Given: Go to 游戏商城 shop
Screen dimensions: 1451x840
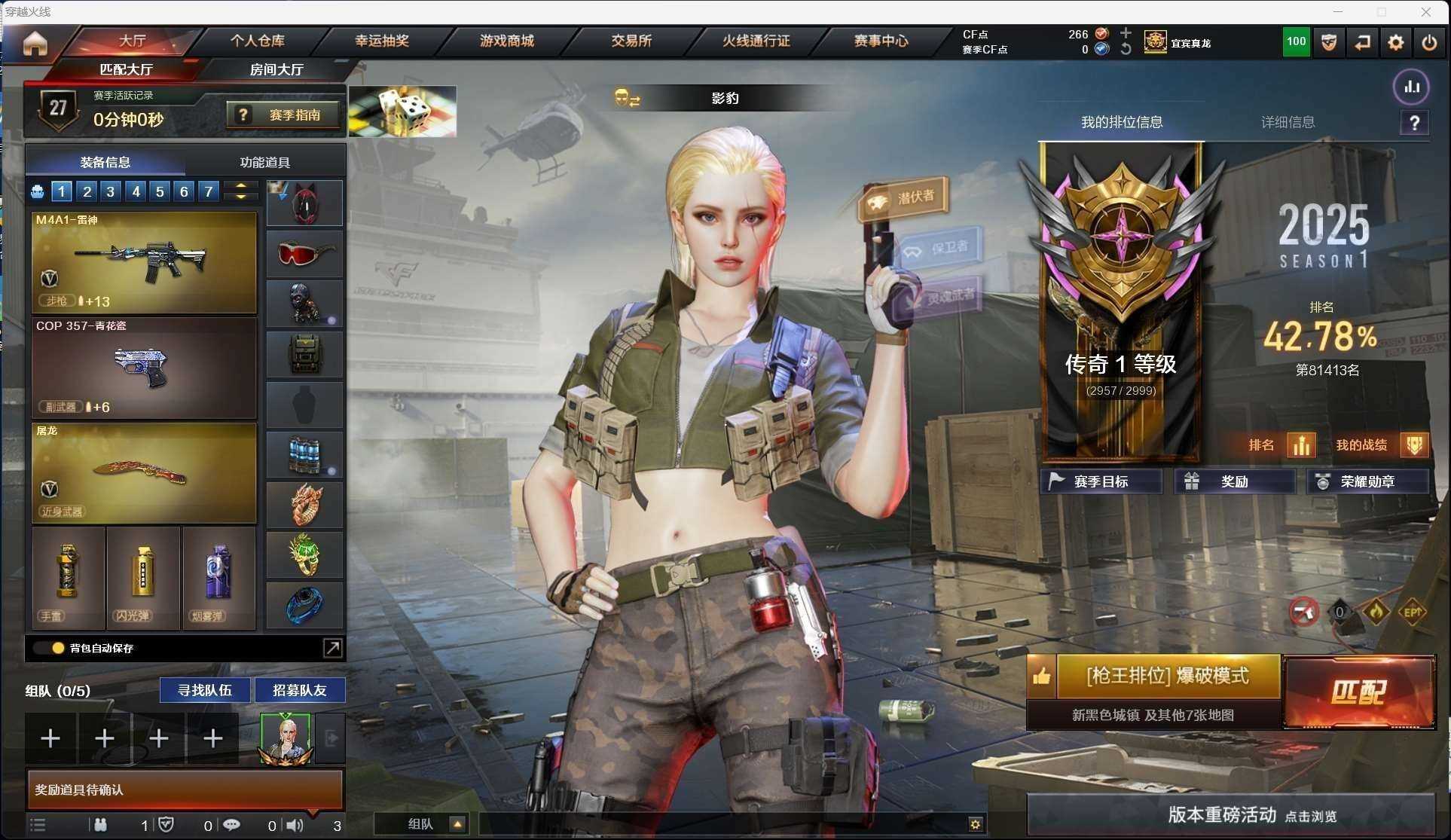Looking at the screenshot, I should point(506,41).
